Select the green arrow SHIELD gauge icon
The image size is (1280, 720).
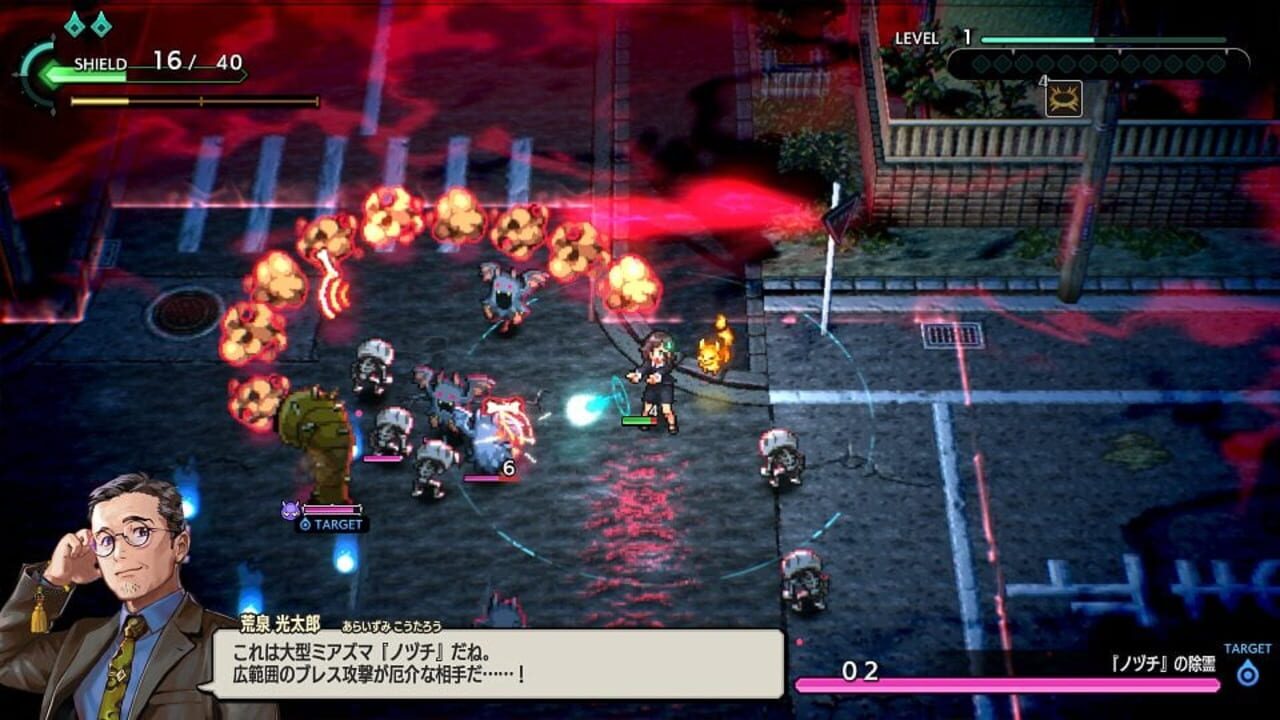(x=49, y=73)
